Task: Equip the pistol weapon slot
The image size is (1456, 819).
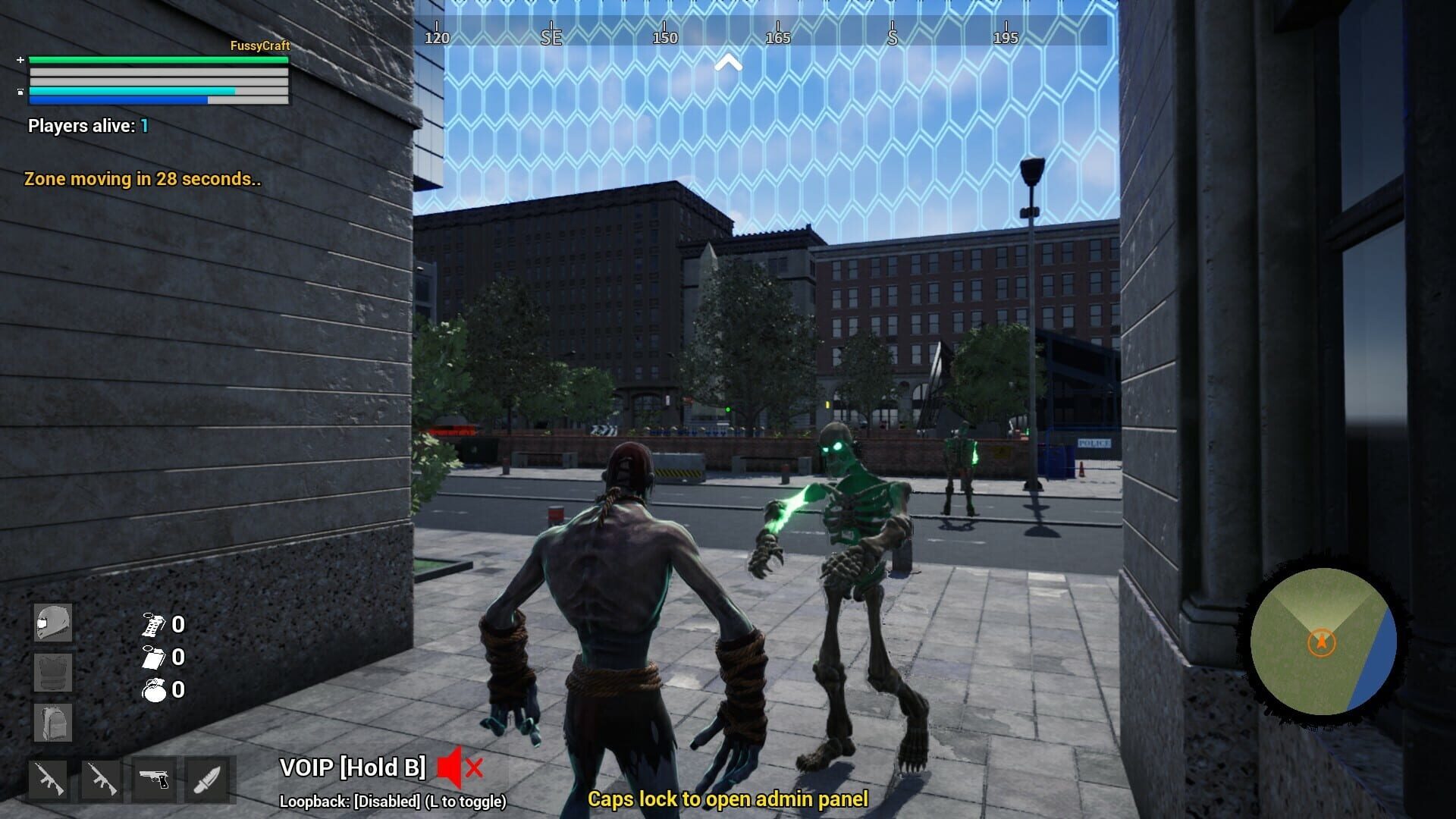Action: coord(154,781)
